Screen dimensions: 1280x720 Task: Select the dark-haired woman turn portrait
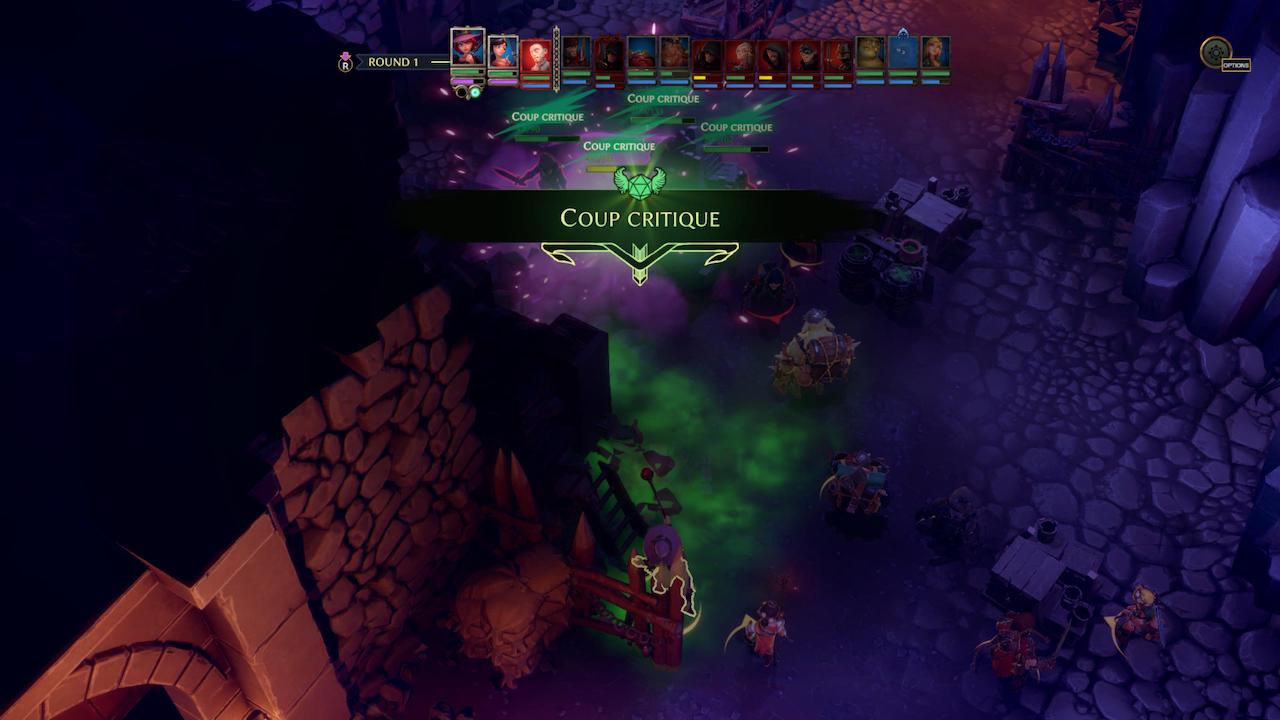(x=503, y=53)
